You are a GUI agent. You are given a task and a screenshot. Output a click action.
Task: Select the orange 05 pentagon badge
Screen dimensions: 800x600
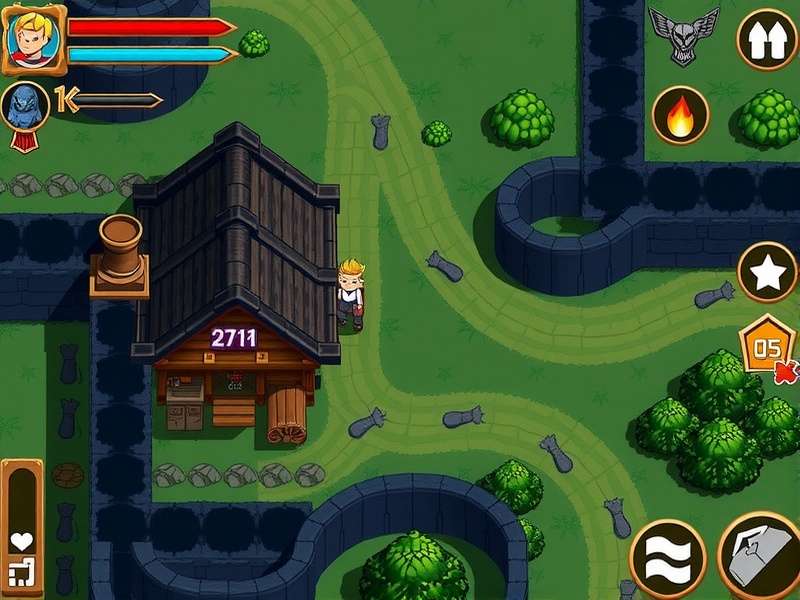point(767,349)
